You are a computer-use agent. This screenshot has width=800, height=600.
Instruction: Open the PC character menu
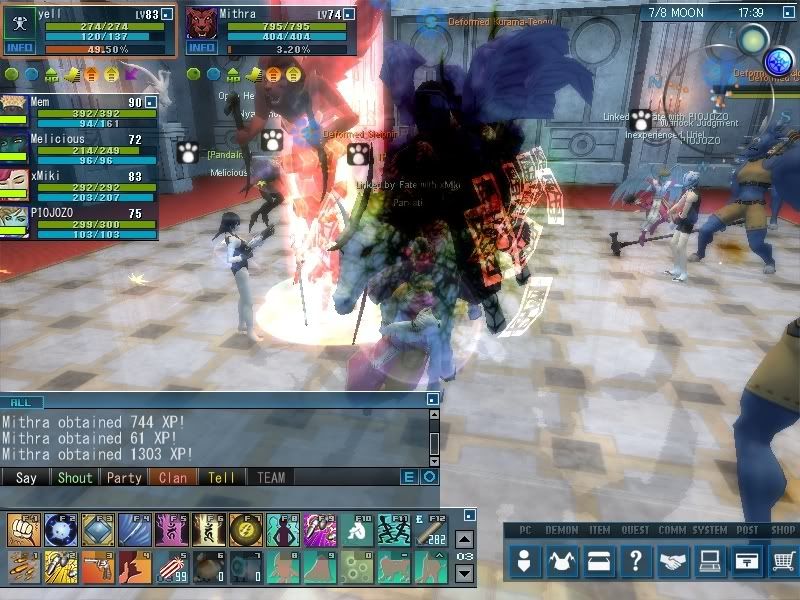point(525,562)
